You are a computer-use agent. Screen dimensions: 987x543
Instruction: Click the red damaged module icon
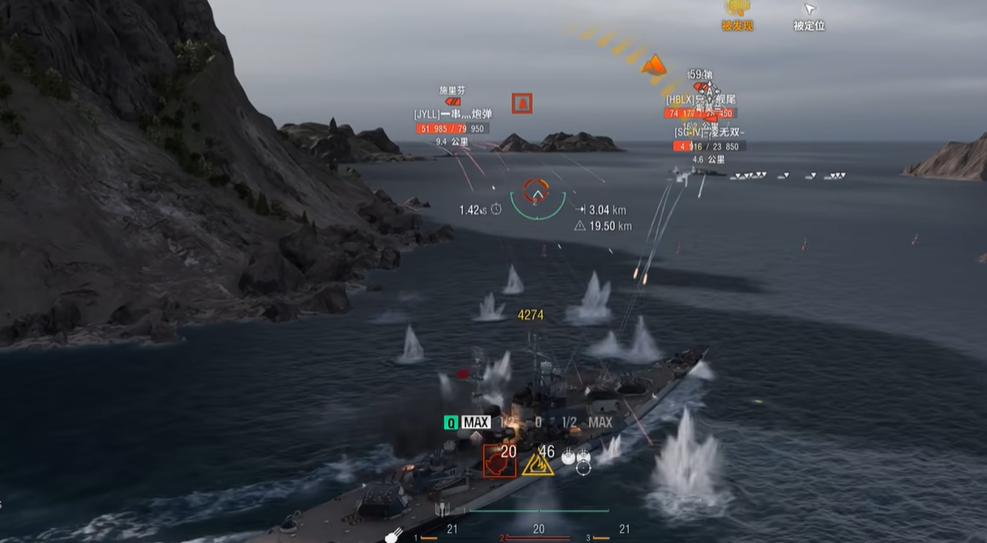(499, 460)
